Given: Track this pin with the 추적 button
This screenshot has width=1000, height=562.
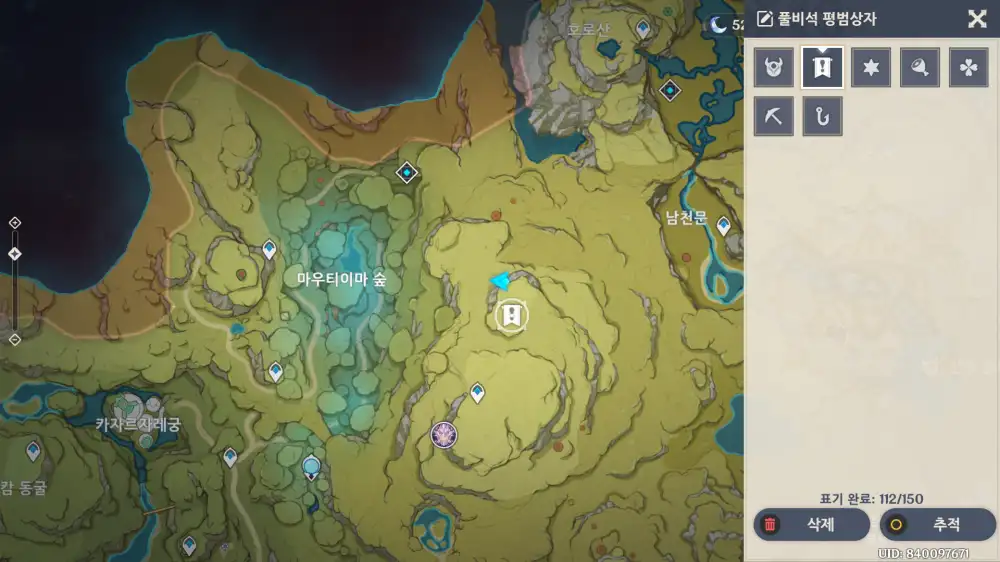Looking at the screenshot, I should point(938,524).
